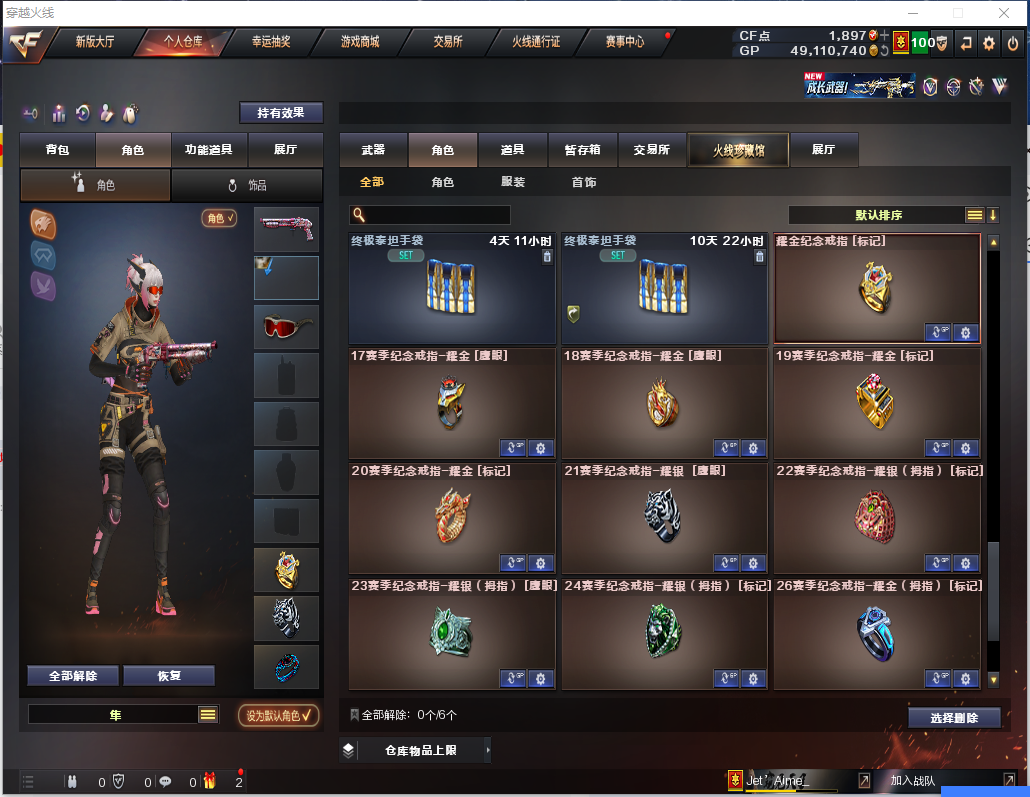Switch to the 武器 weapons tab
This screenshot has width=1030, height=797.
(373, 150)
